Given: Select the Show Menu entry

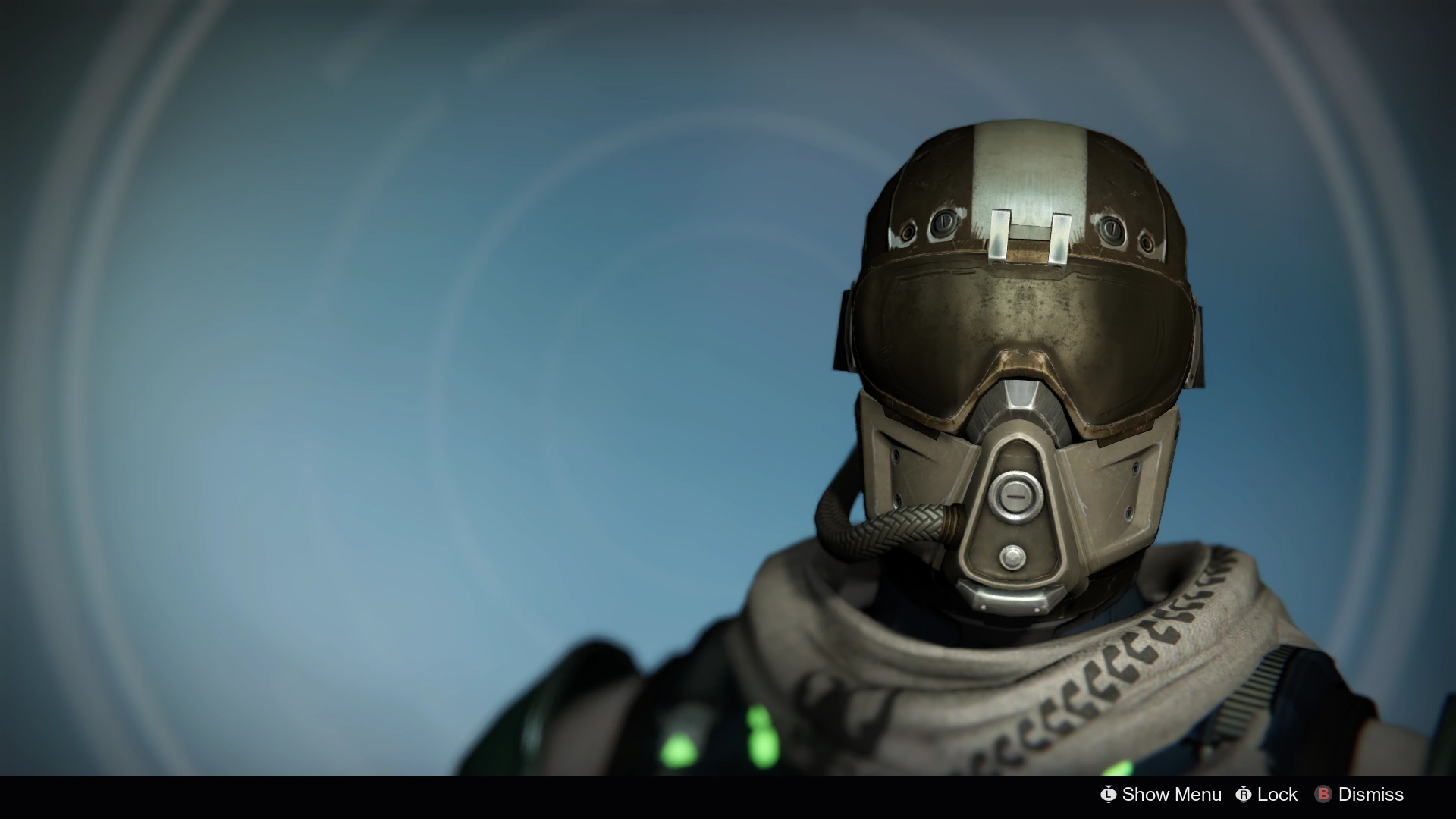Looking at the screenshot, I should point(1172,795).
